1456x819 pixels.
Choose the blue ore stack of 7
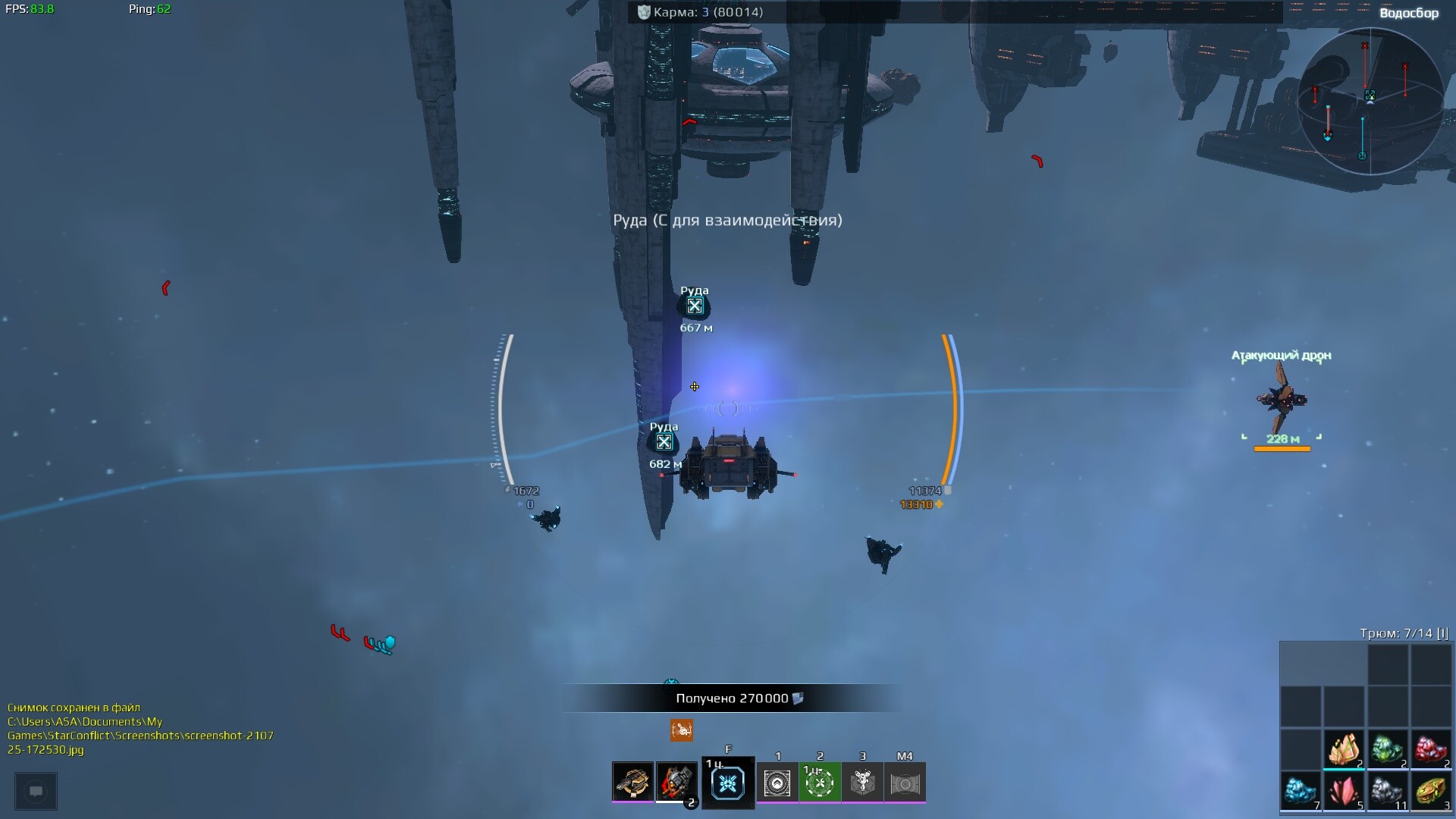point(1301,792)
